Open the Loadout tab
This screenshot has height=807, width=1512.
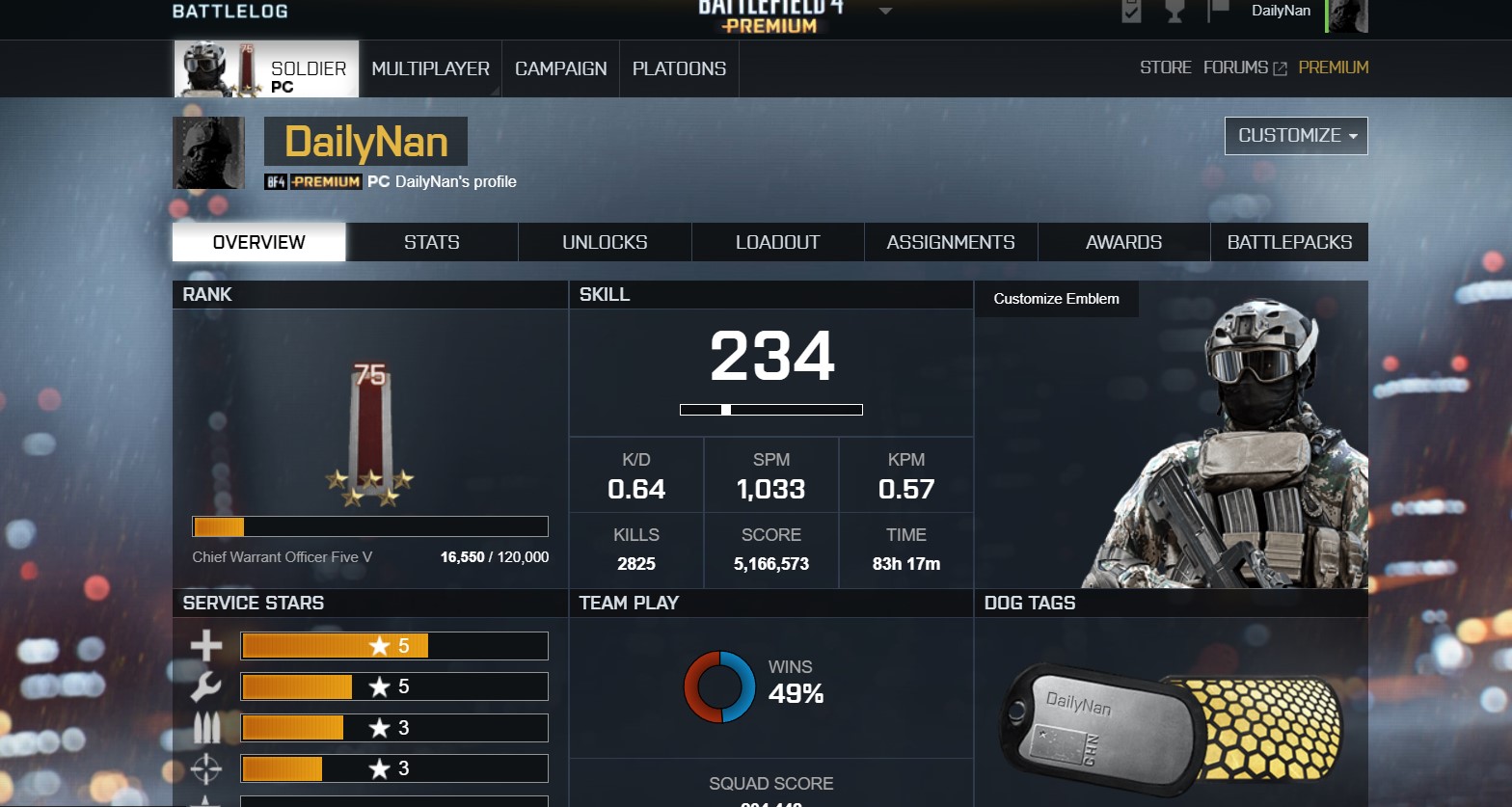(x=777, y=242)
